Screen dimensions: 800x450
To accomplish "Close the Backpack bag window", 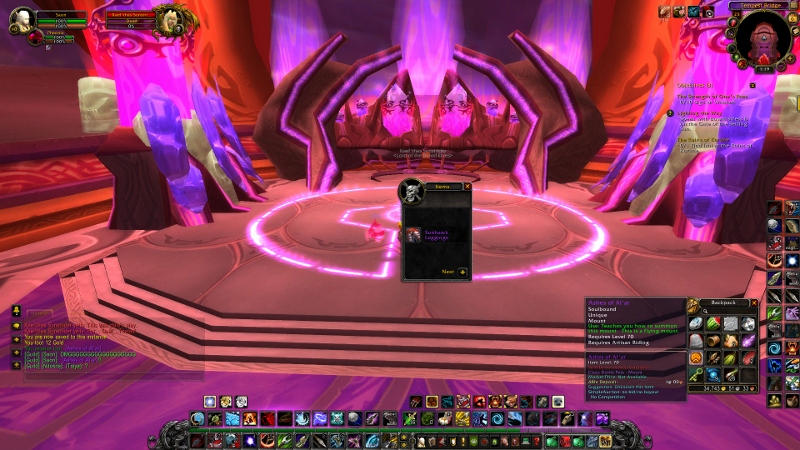I will (754, 302).
